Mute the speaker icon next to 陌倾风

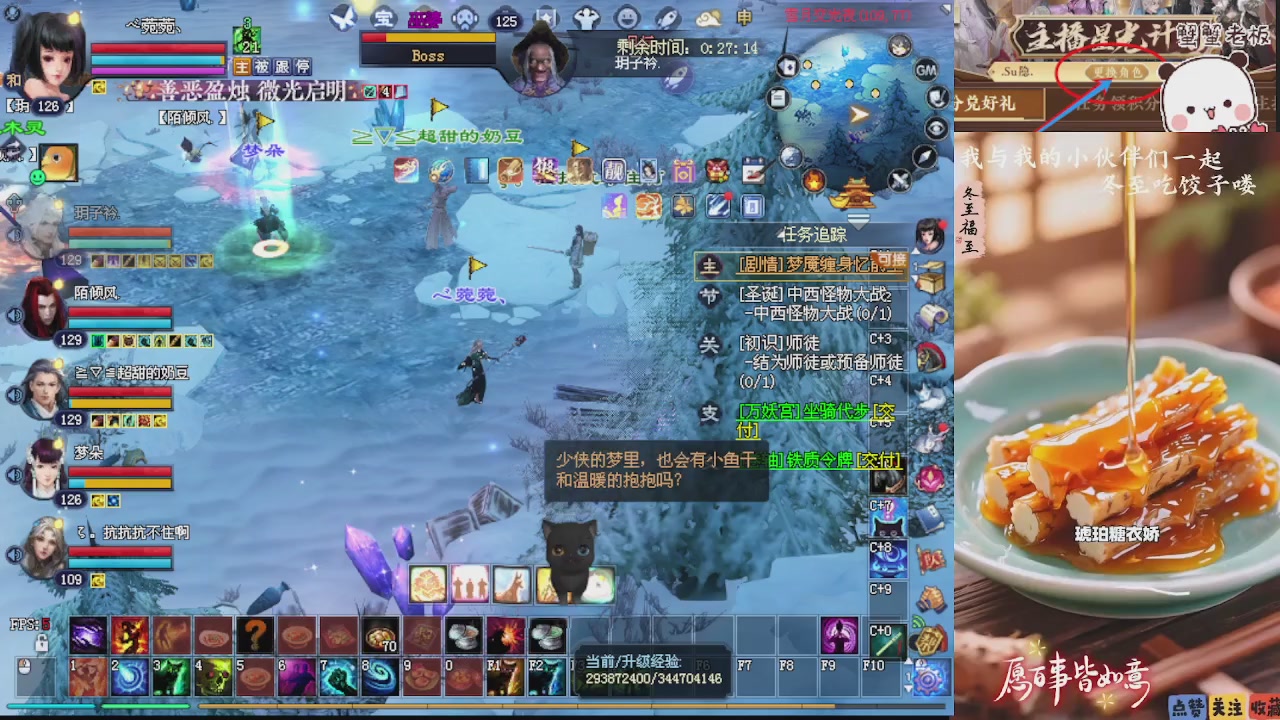pos(15,315)
